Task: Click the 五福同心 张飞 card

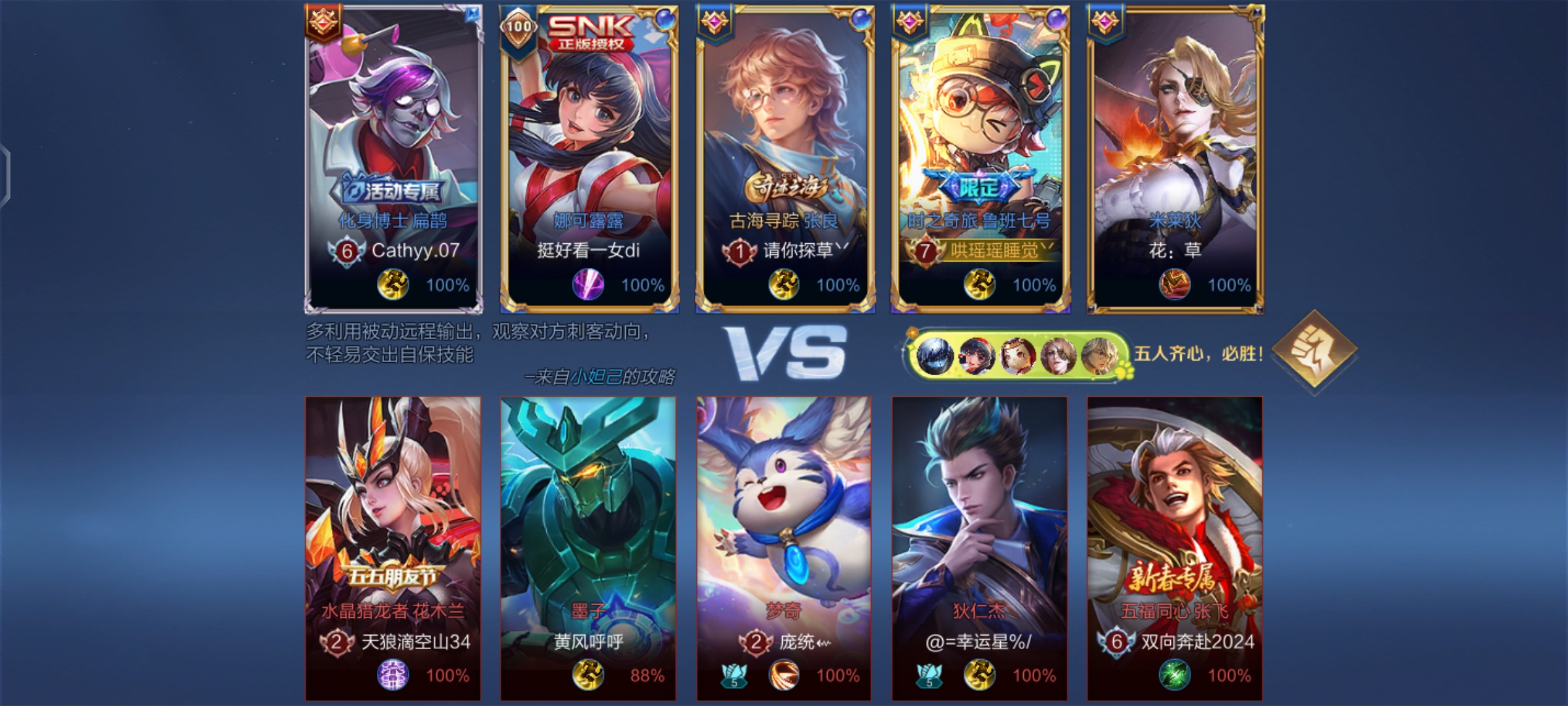Action: point(1175,548)
